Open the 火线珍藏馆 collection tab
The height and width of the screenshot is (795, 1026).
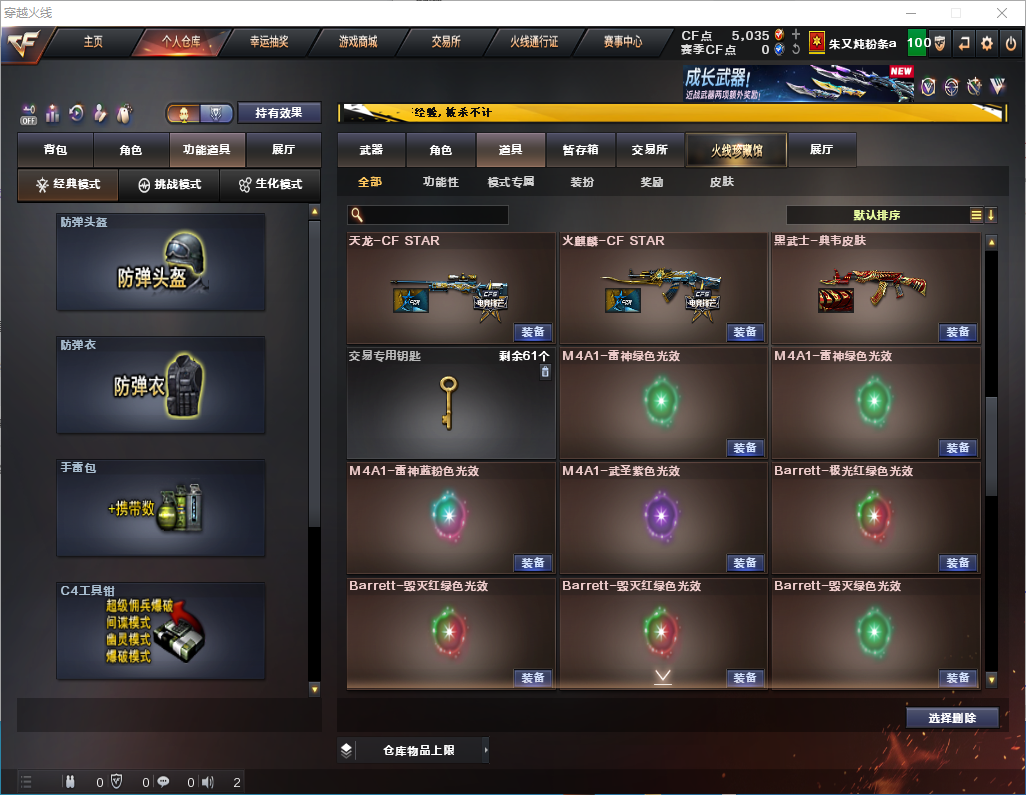click(736, 150)
